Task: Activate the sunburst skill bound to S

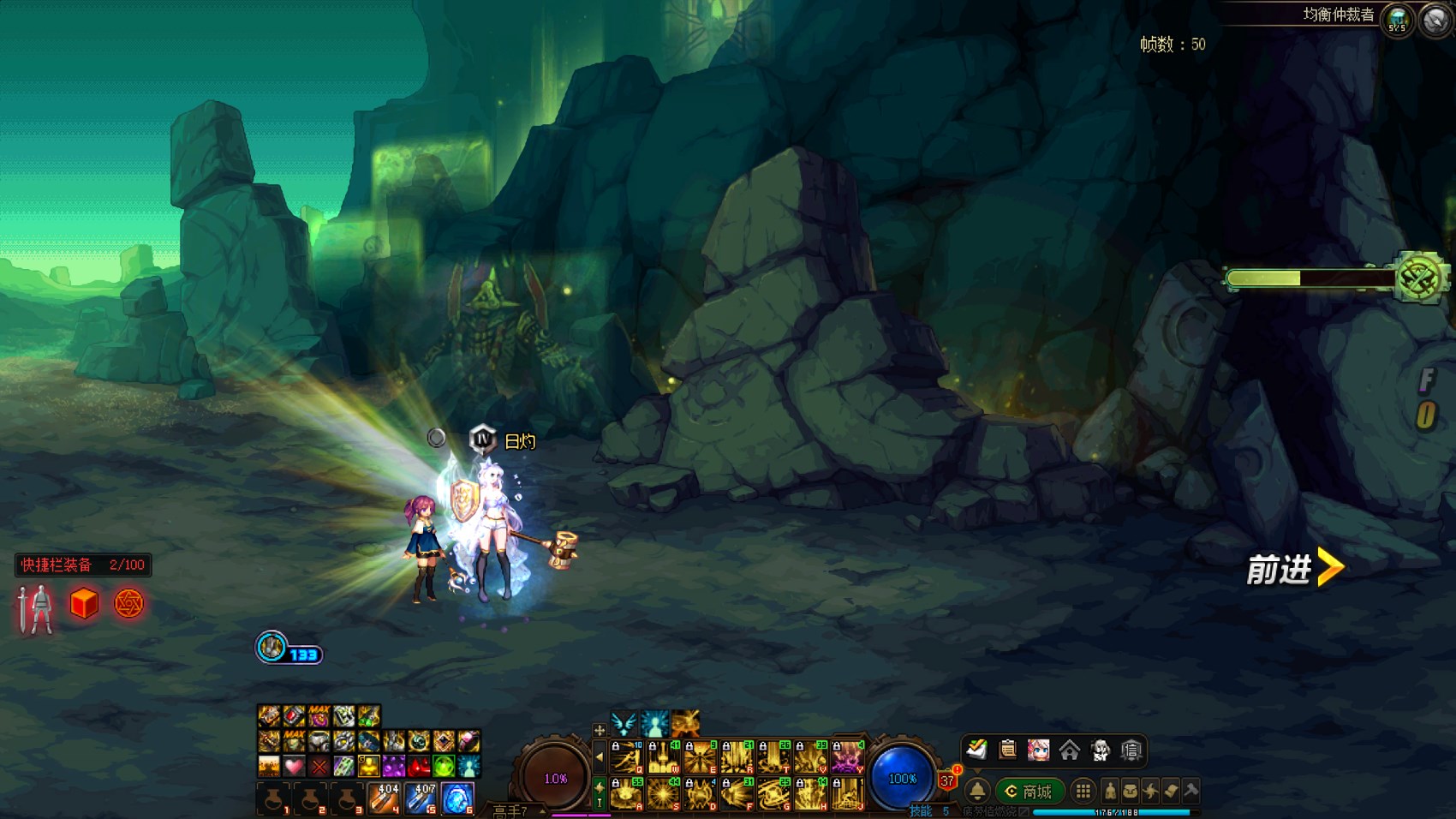Action: coord(663,794)
